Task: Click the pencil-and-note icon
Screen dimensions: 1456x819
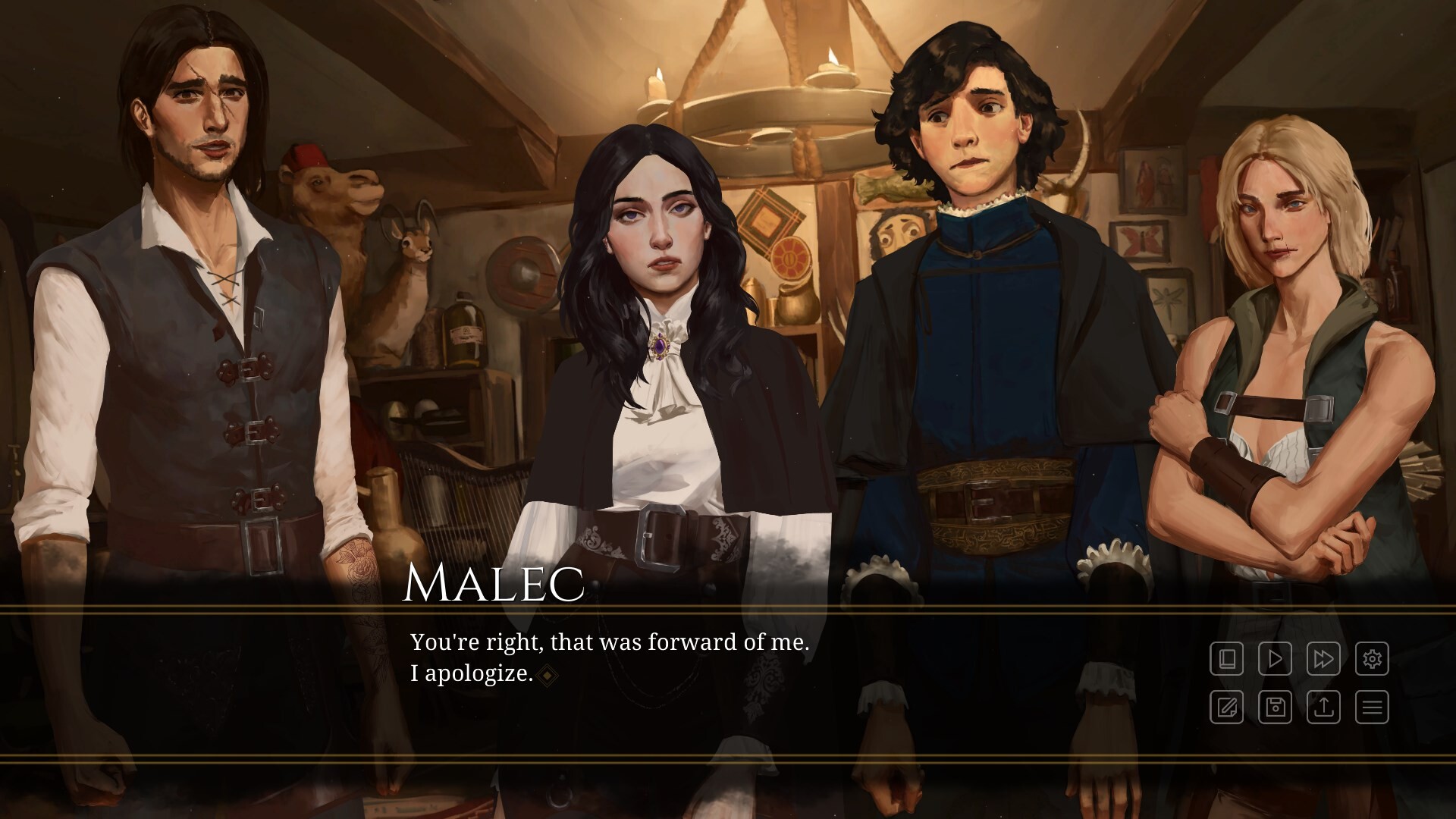Action: [1226, 707]
